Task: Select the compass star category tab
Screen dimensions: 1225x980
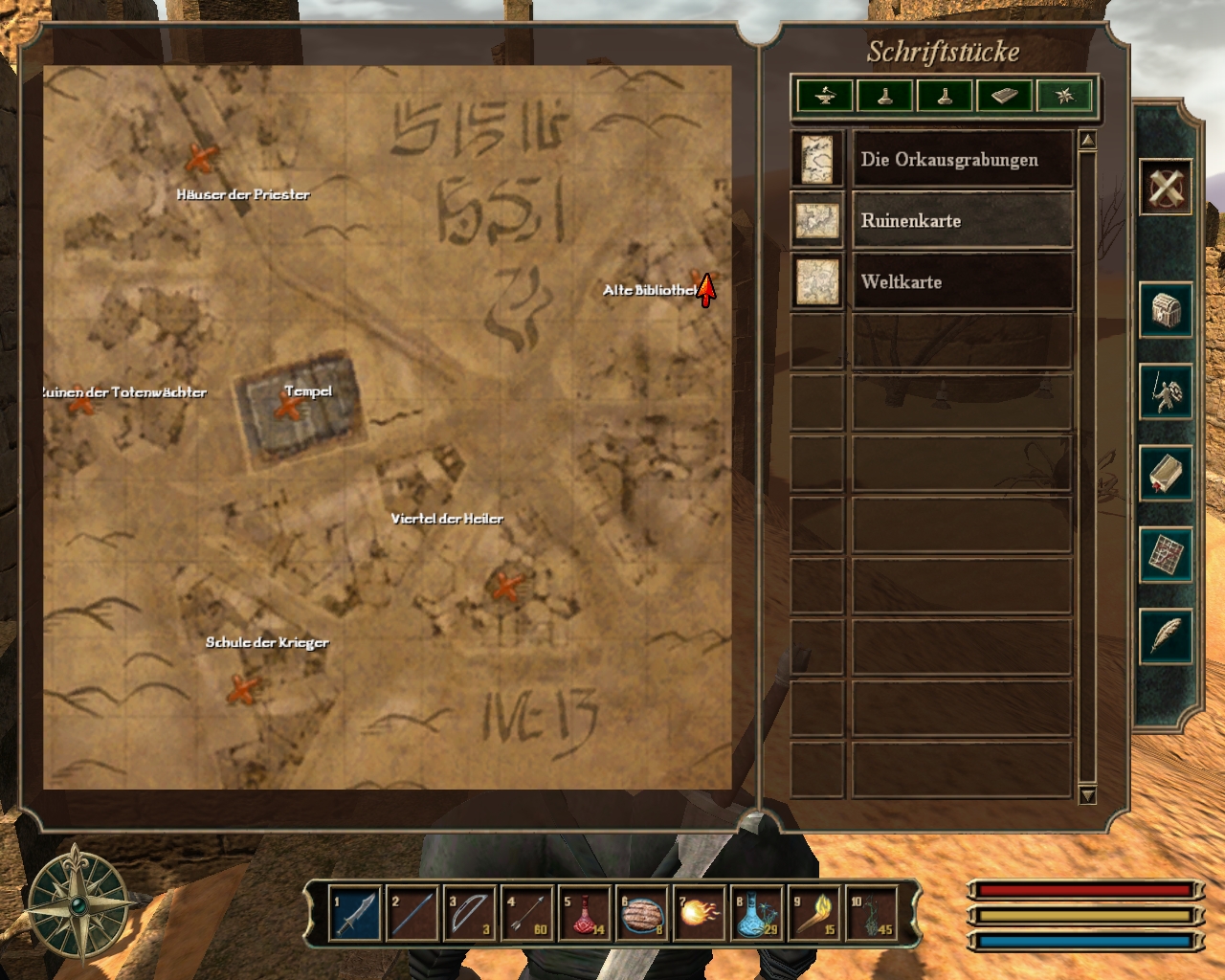Action: (x=1064, y=96)
